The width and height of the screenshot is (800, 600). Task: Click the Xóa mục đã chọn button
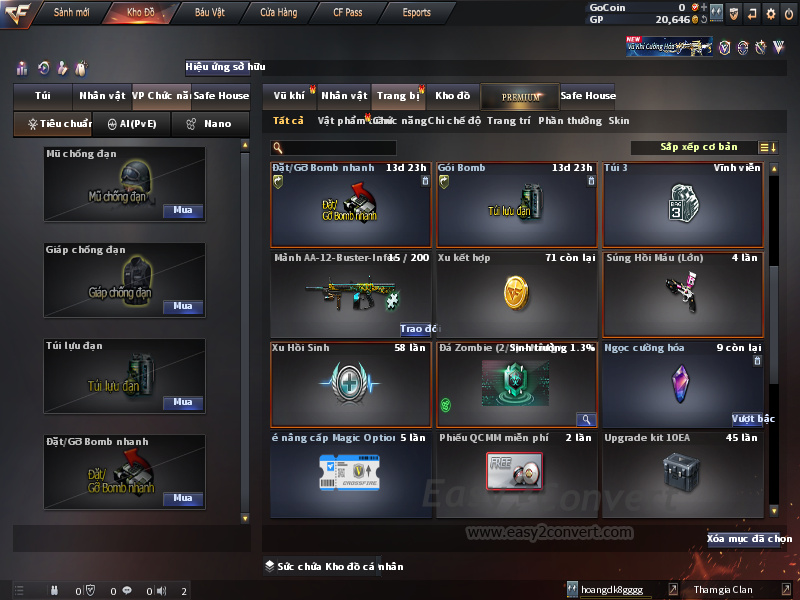[749, 539]
